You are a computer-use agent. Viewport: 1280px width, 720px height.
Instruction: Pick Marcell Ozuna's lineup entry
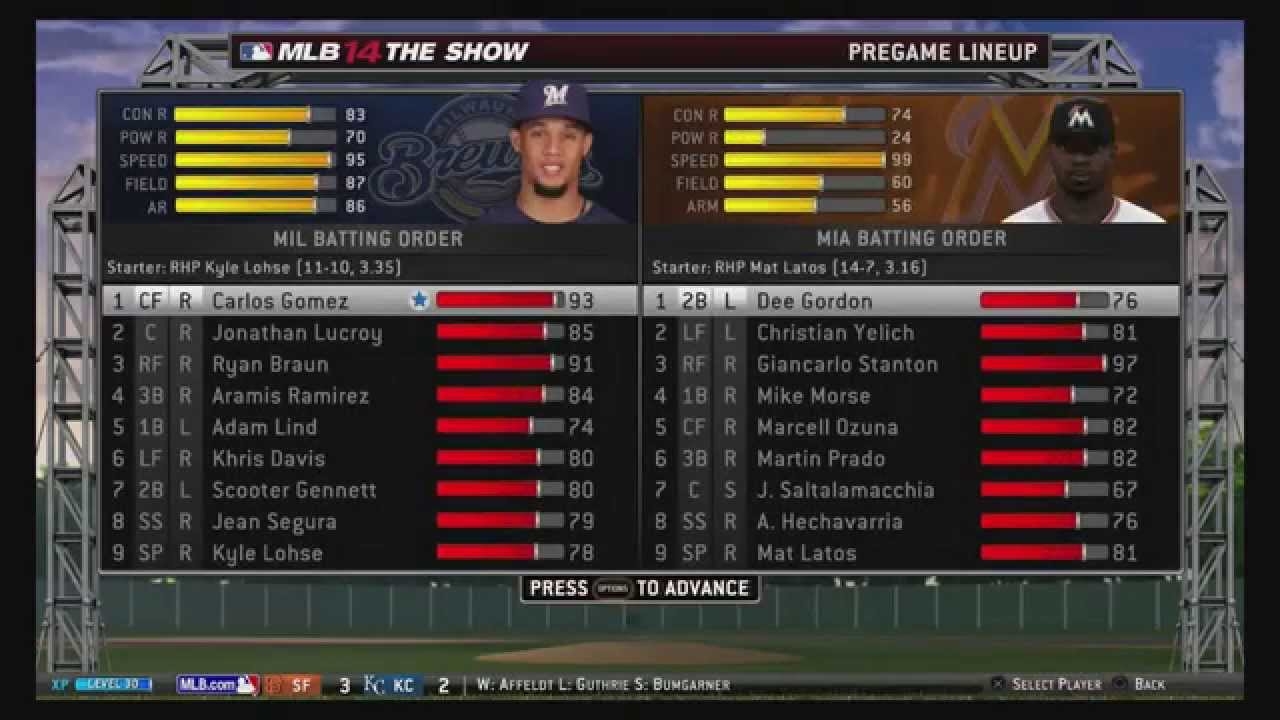(x=827, y=427)
